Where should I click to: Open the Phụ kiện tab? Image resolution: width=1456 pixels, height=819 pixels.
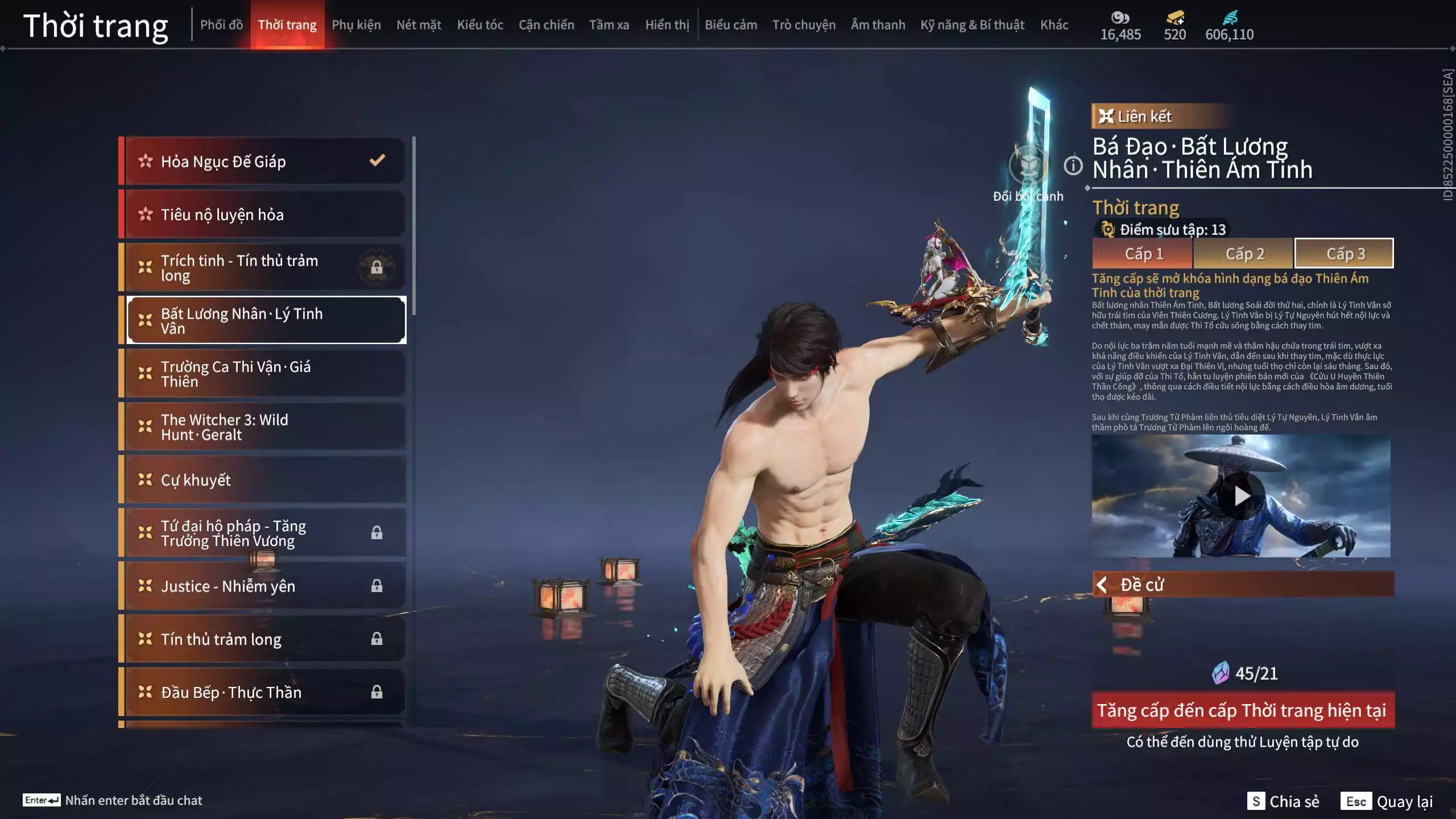[356, 25]
